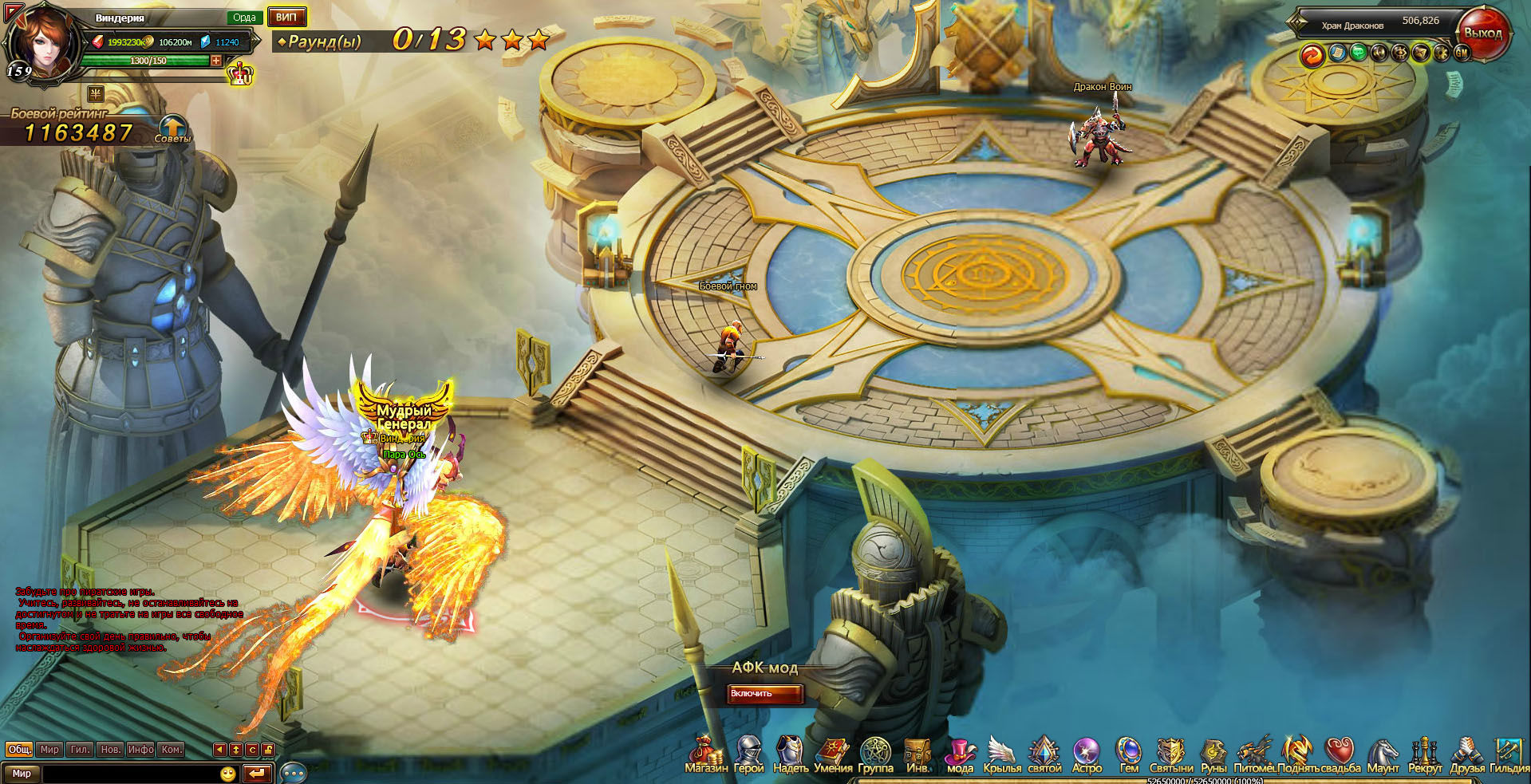Open the smiley emoji picker
Viewport: 1531px width, 784px height.
(228, 774)
